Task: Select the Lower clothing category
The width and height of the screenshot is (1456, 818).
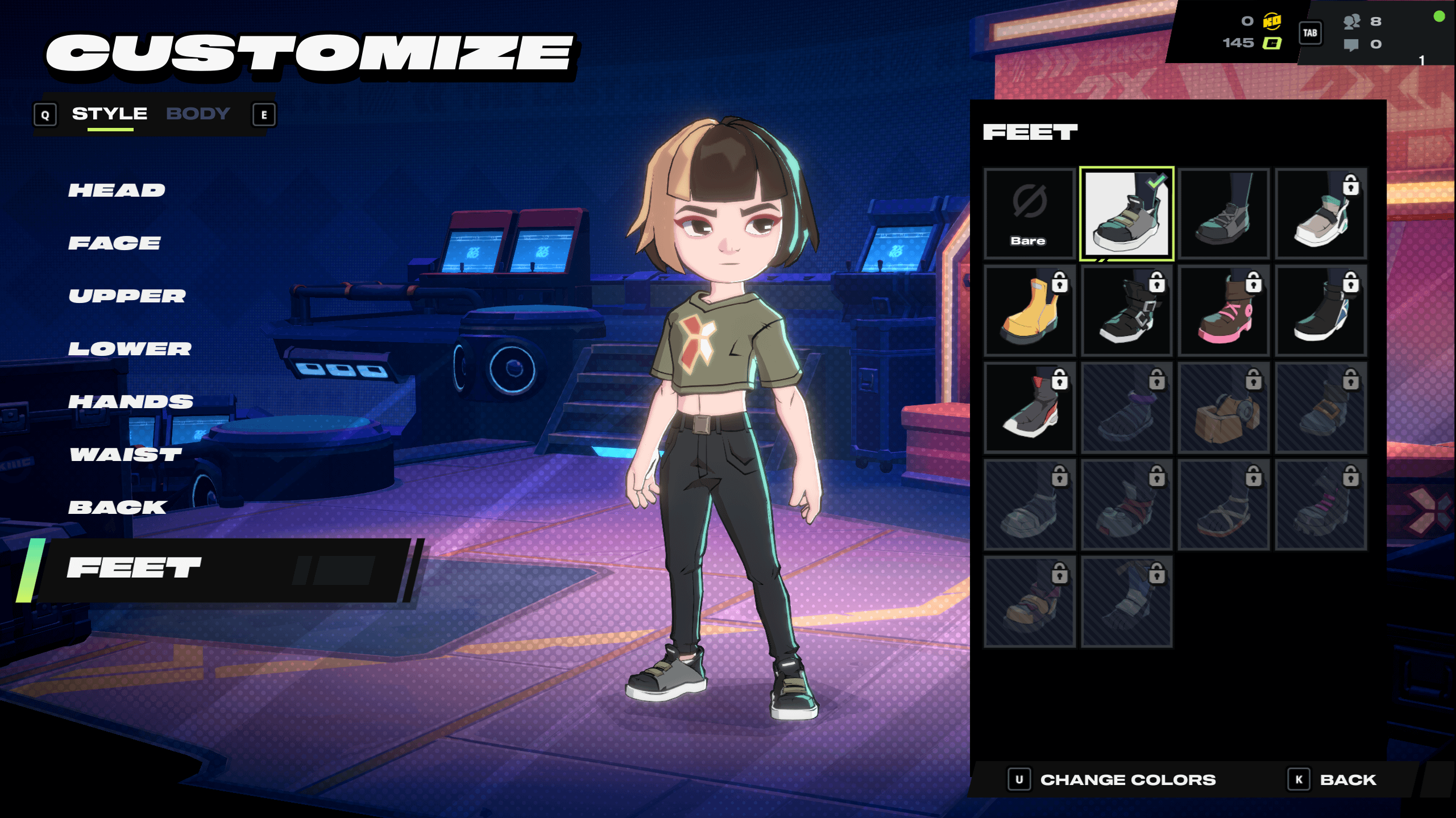Action: coord(130,349)
